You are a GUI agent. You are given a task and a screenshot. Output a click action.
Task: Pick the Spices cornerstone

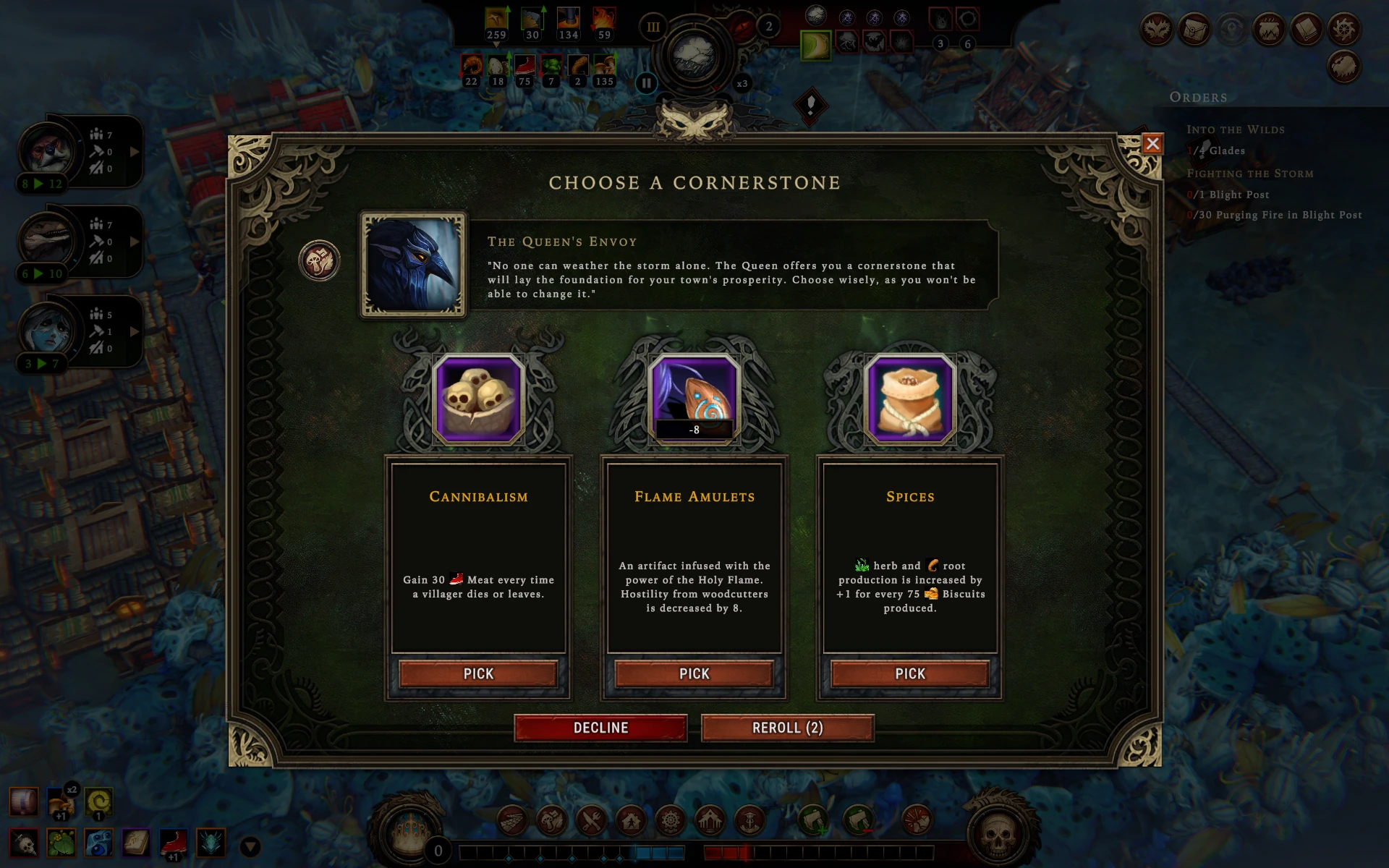coord(909,673)
